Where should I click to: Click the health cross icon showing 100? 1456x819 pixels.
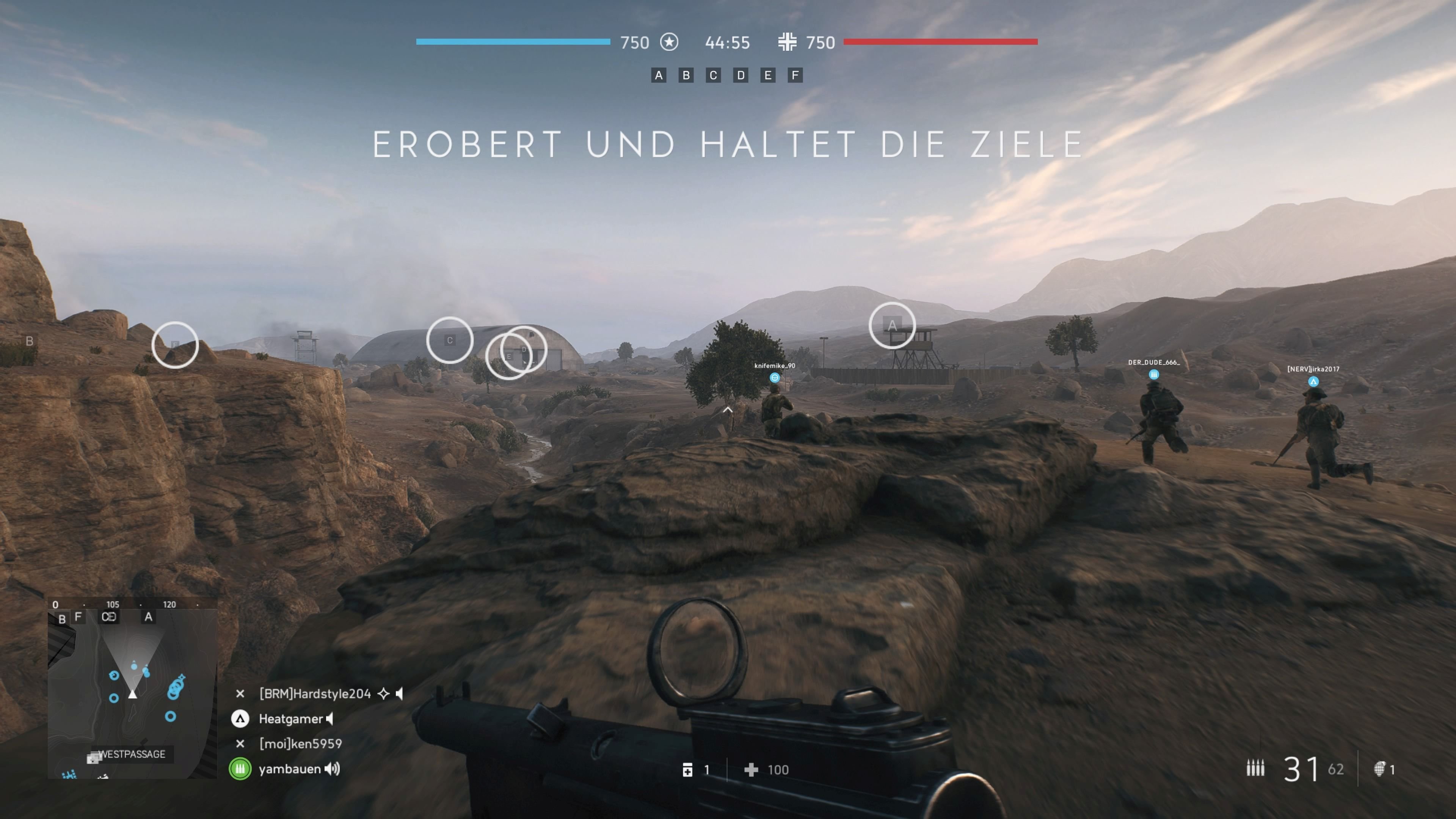pos(751,770)
